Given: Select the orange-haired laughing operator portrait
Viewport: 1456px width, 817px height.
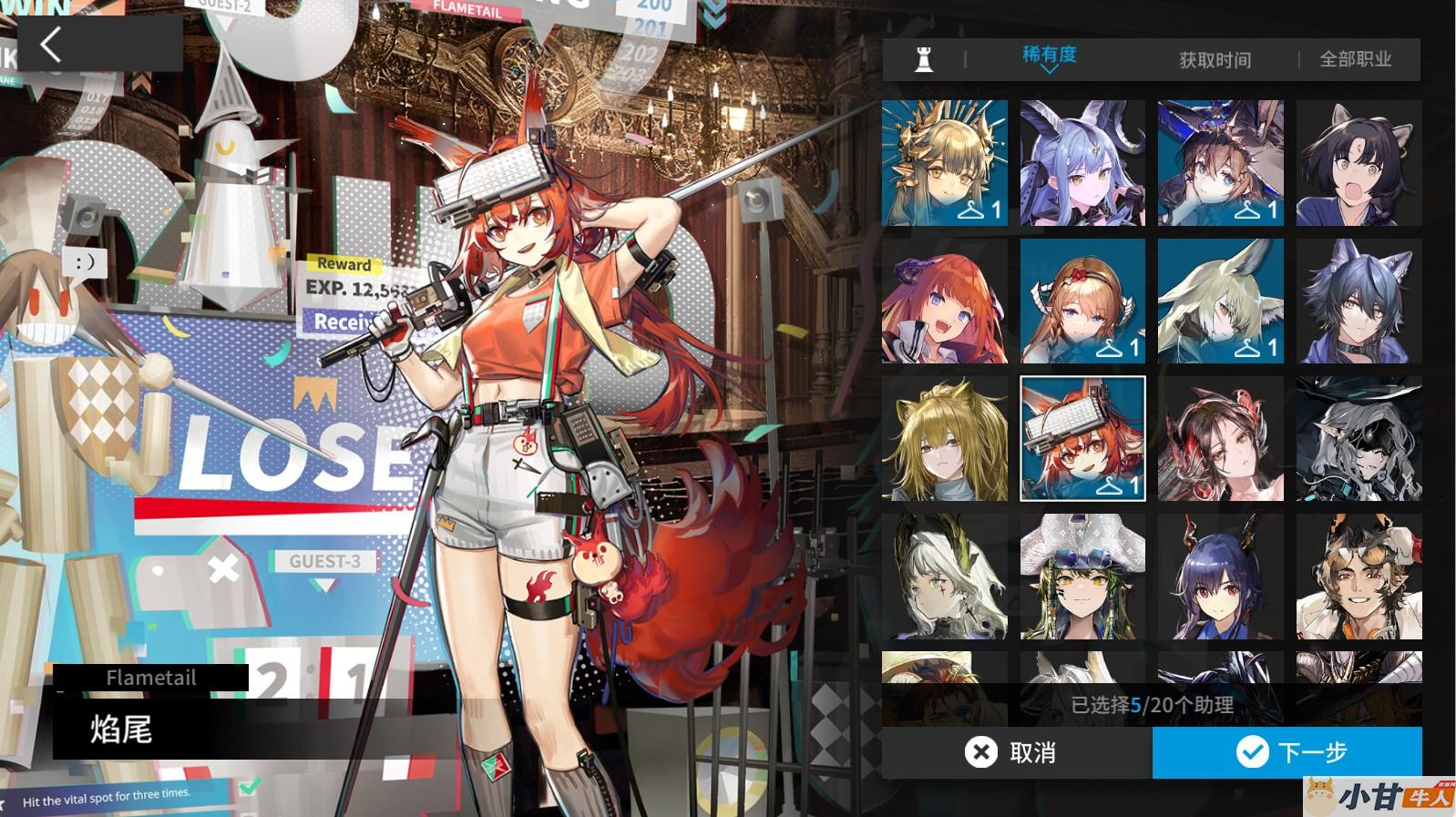Looking at the screenshot, I should point(945,301).
